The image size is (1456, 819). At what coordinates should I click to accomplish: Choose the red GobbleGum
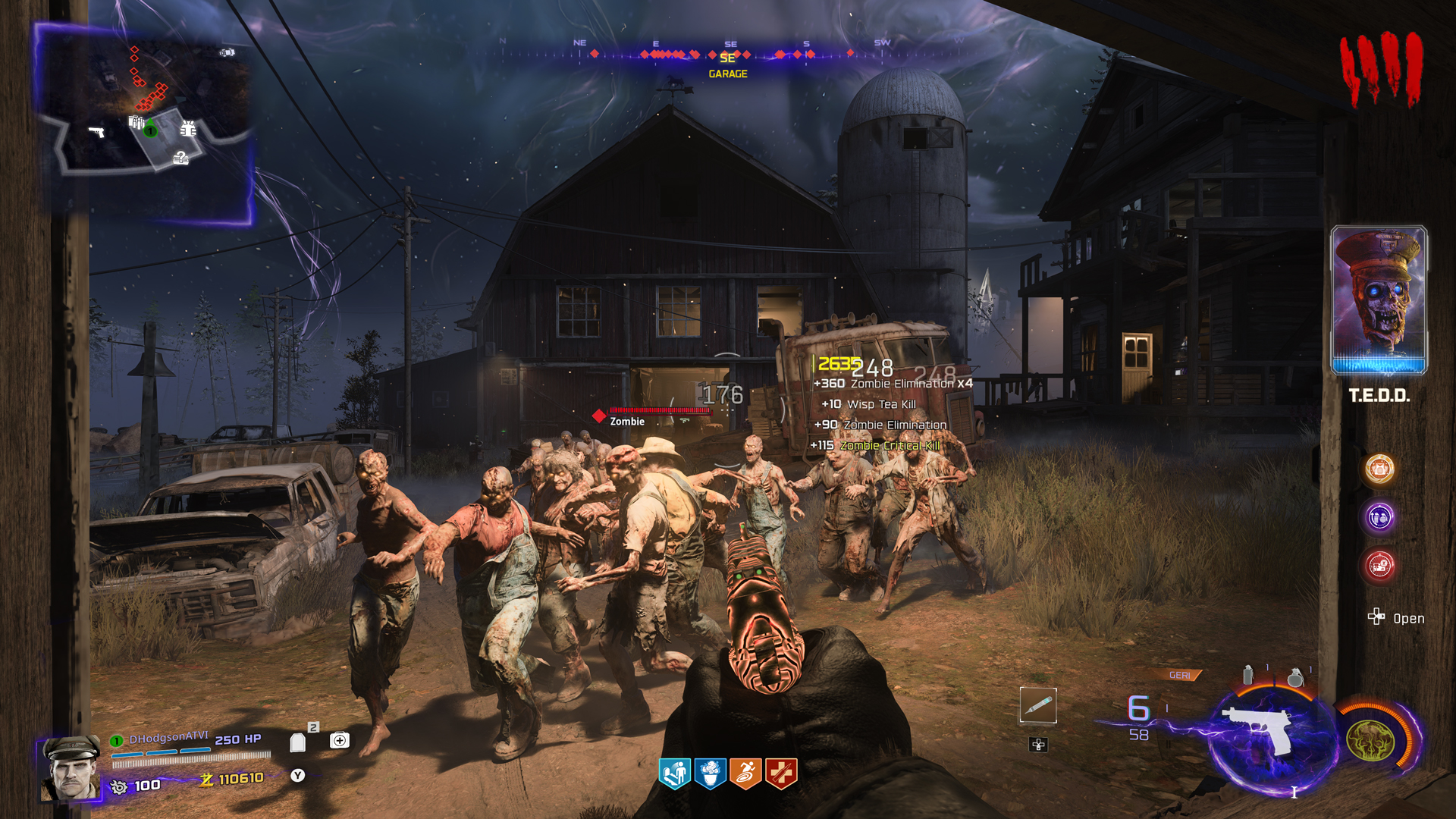[x=1379, y=565]
